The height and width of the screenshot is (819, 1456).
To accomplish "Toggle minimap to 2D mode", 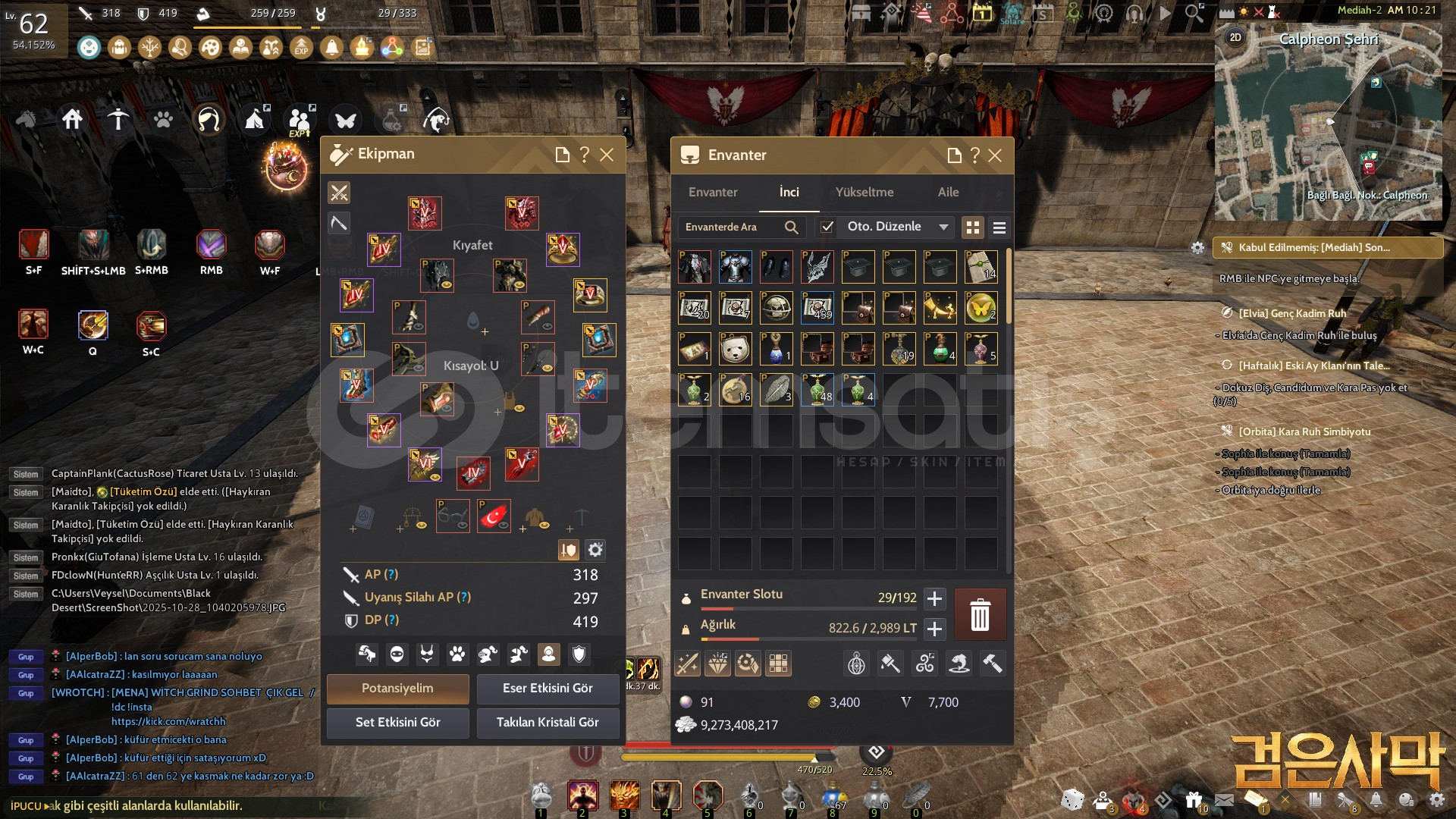I will click(1235, 38).
